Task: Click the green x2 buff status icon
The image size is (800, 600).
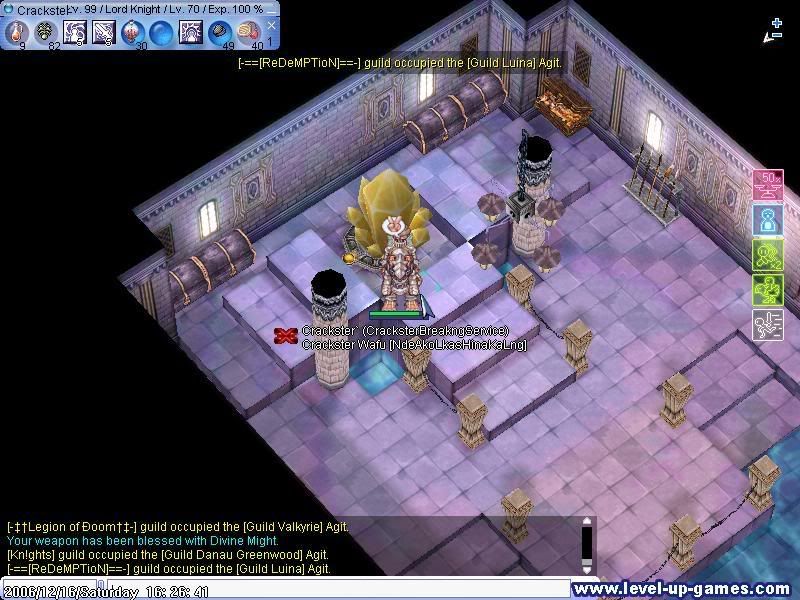Action: [x=767, y=255]
